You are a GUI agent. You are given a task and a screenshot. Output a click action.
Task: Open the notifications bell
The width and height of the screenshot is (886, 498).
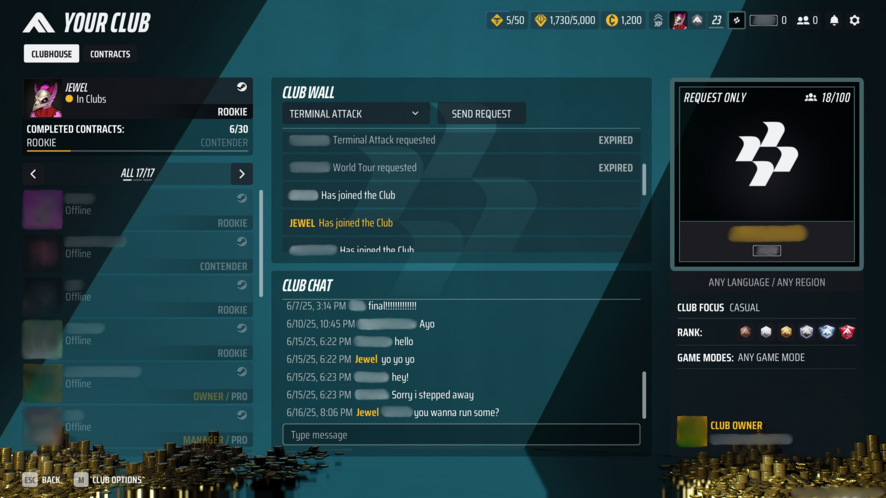[x=834, y=20]
